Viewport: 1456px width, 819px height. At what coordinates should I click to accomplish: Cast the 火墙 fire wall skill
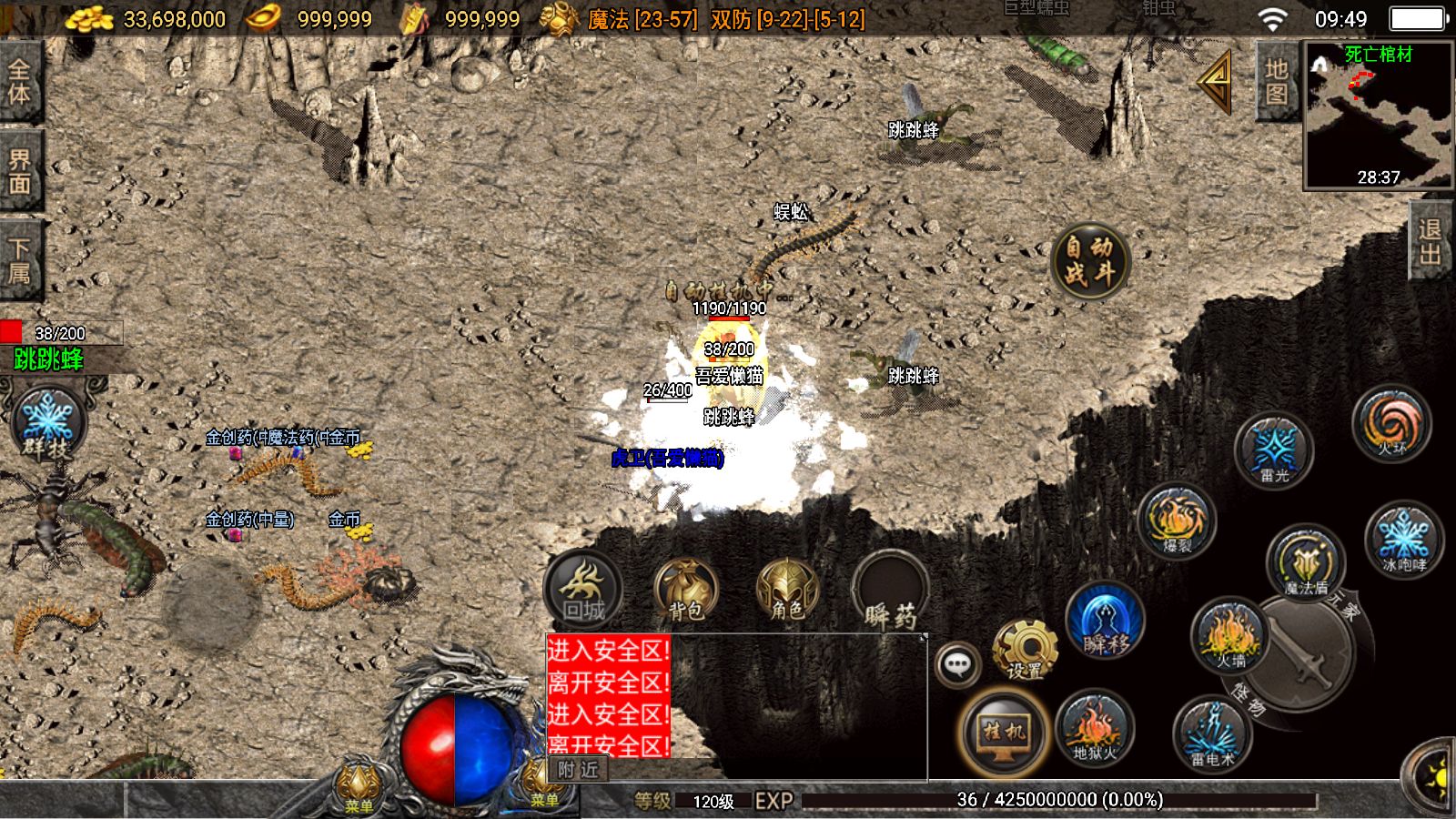pyautogui.click(x=1229, y=636)
